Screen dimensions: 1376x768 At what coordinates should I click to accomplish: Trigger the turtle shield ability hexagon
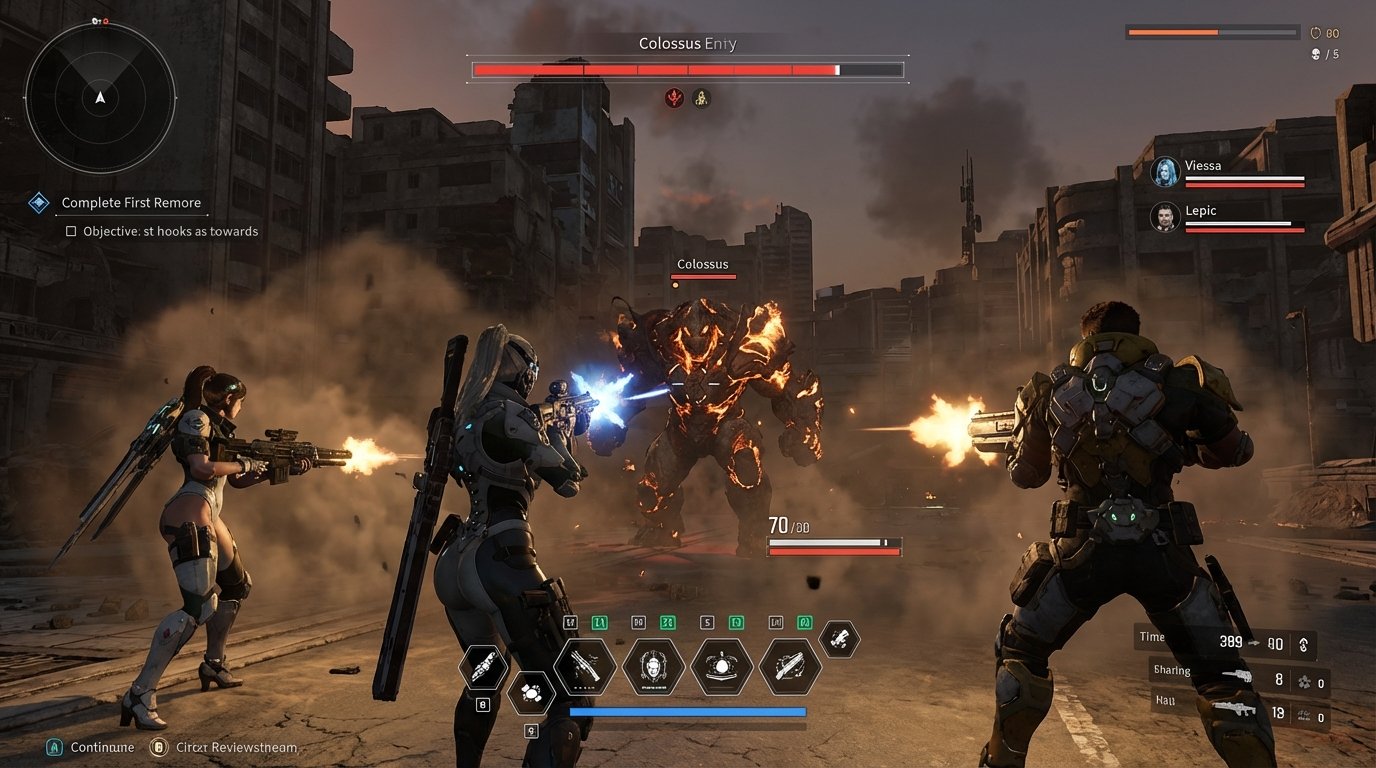tap(722, 666)
